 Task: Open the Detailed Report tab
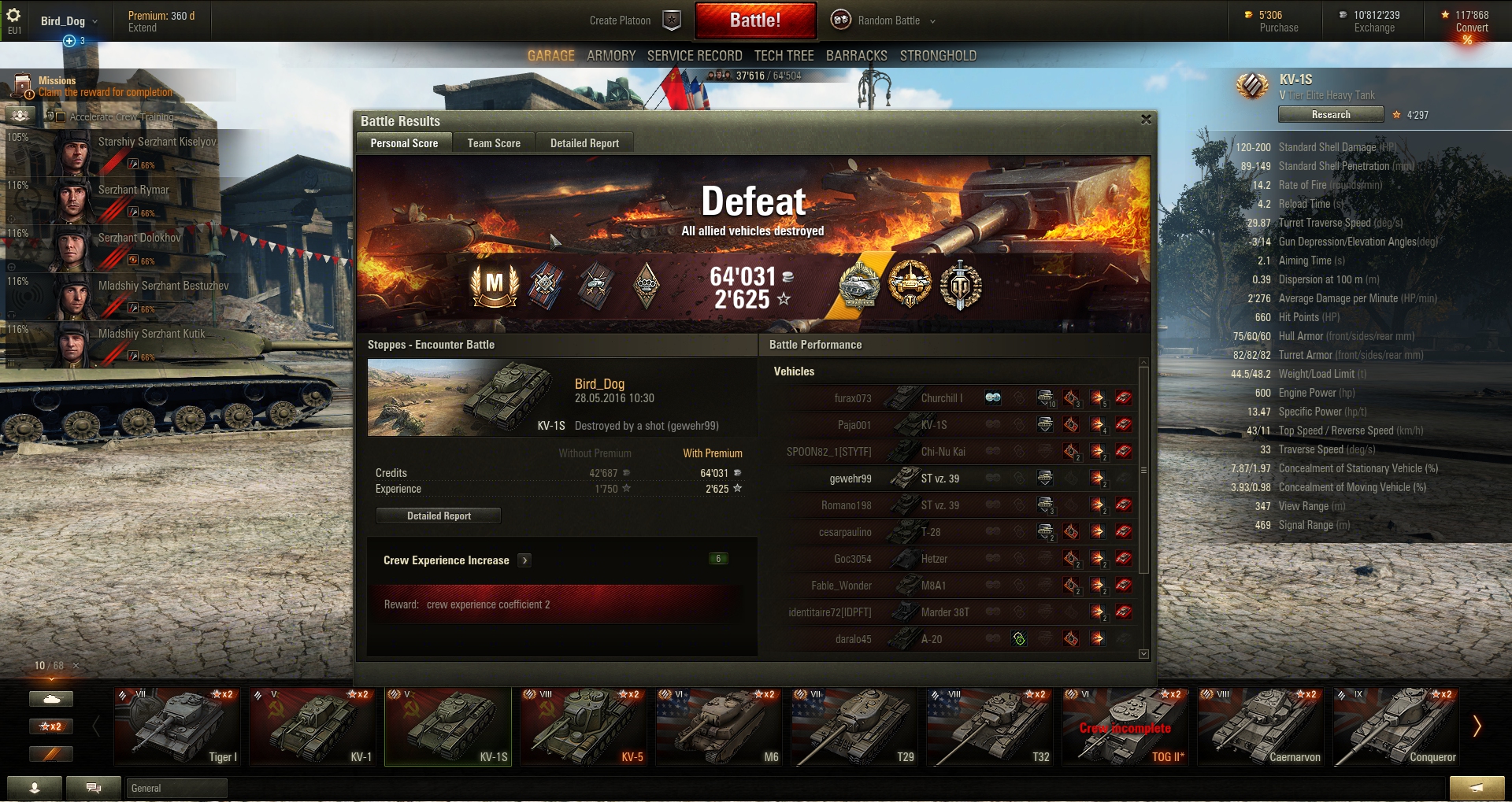pos(584,143)
